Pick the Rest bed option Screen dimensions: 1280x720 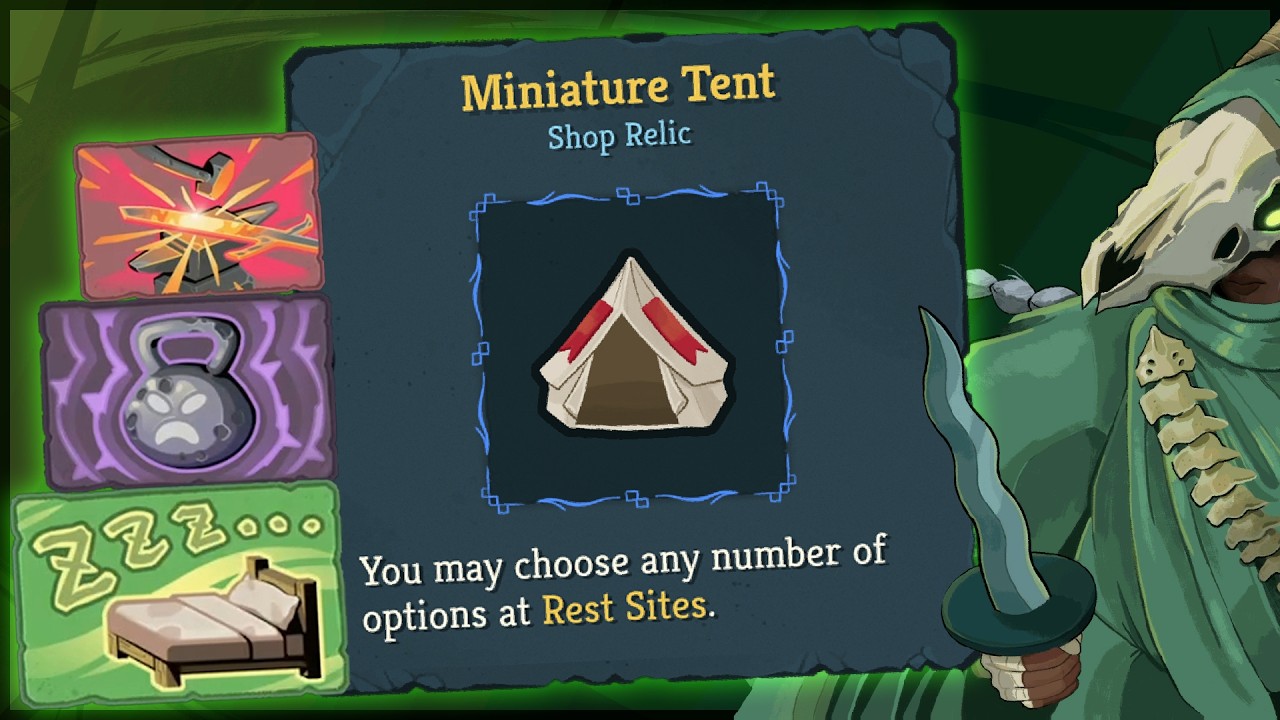pyautogui.click(x=180, y=590)
